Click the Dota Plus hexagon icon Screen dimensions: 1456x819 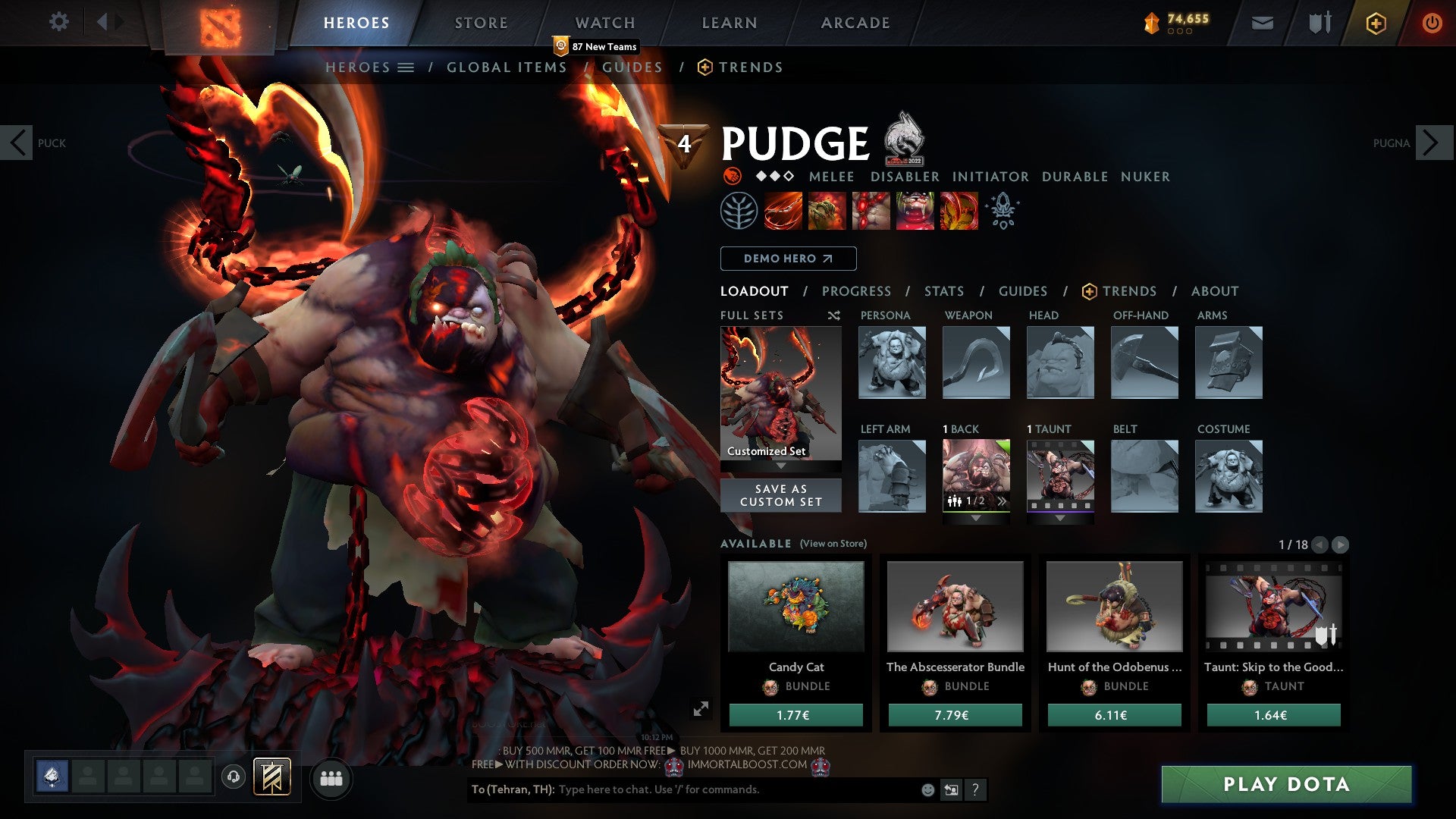1377,23
